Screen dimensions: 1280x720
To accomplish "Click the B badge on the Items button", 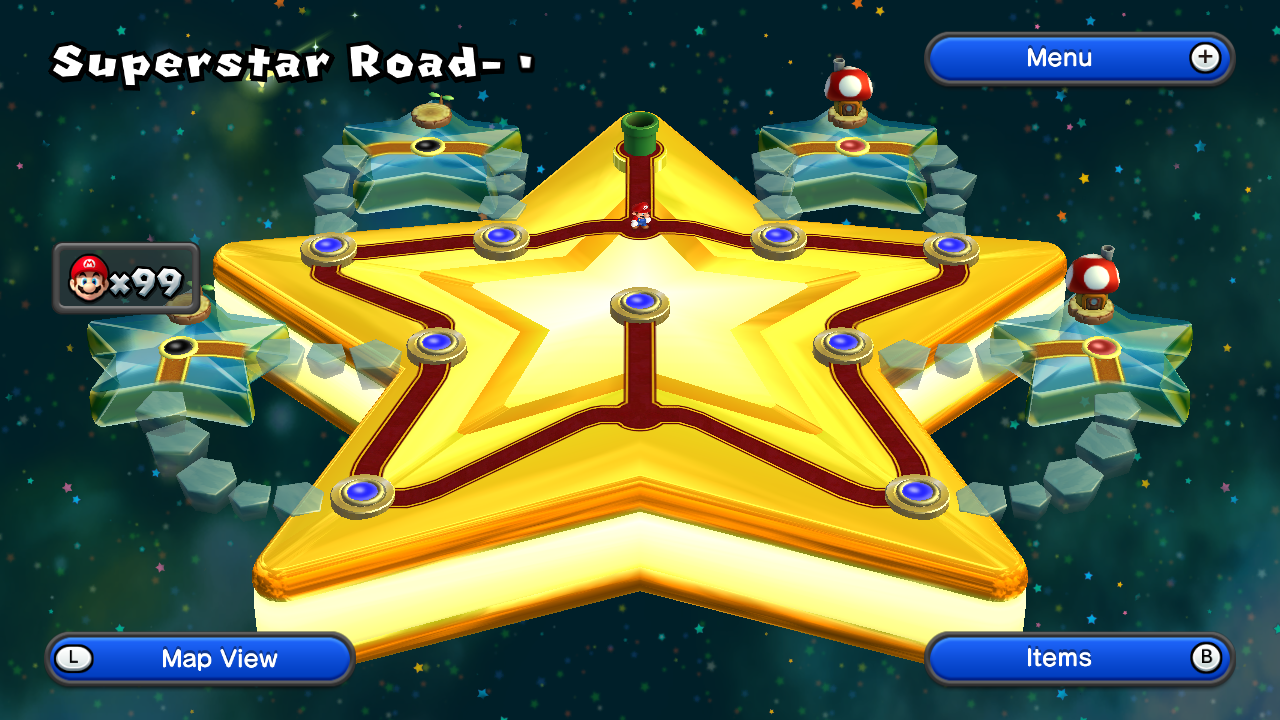I will pyautogui.click(x=1207, y=658).
